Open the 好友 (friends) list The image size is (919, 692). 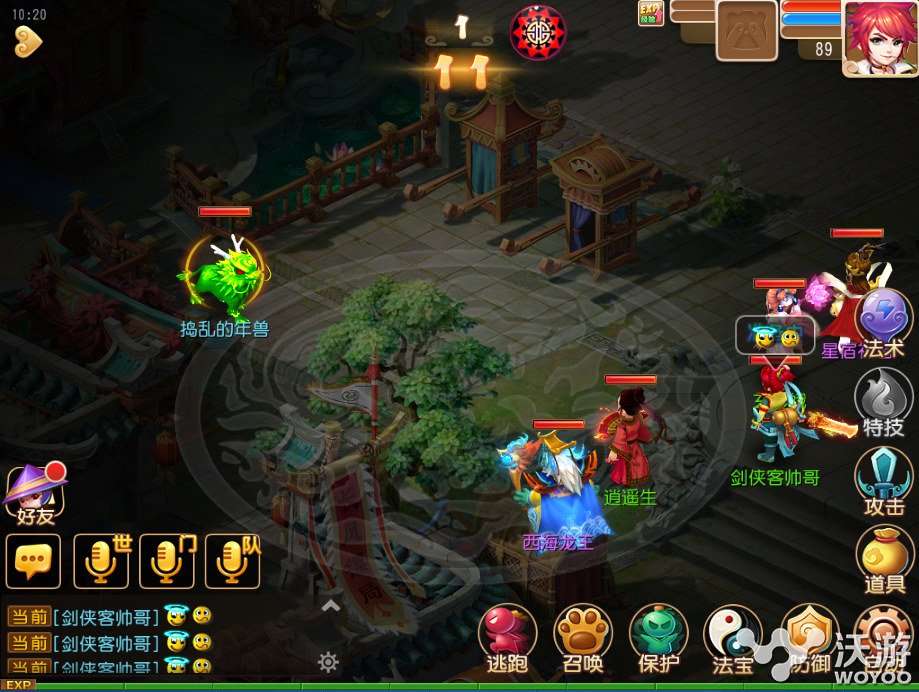(35, 490)
